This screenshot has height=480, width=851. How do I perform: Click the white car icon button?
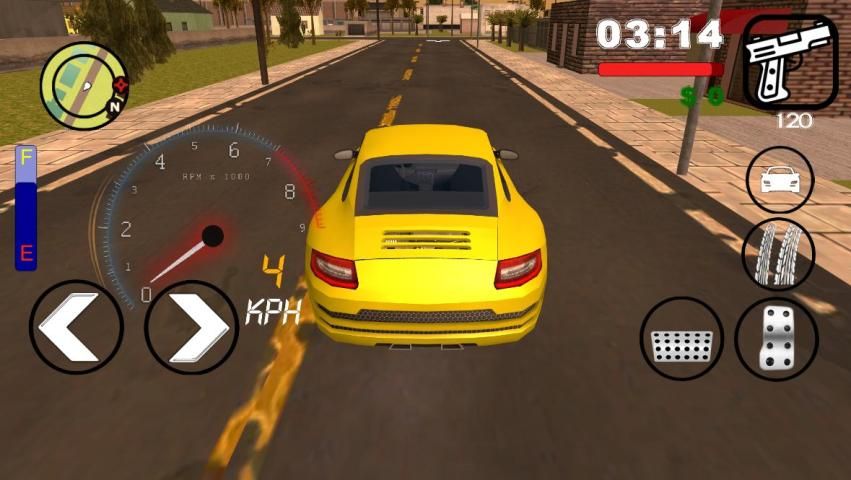pos(780,180)
